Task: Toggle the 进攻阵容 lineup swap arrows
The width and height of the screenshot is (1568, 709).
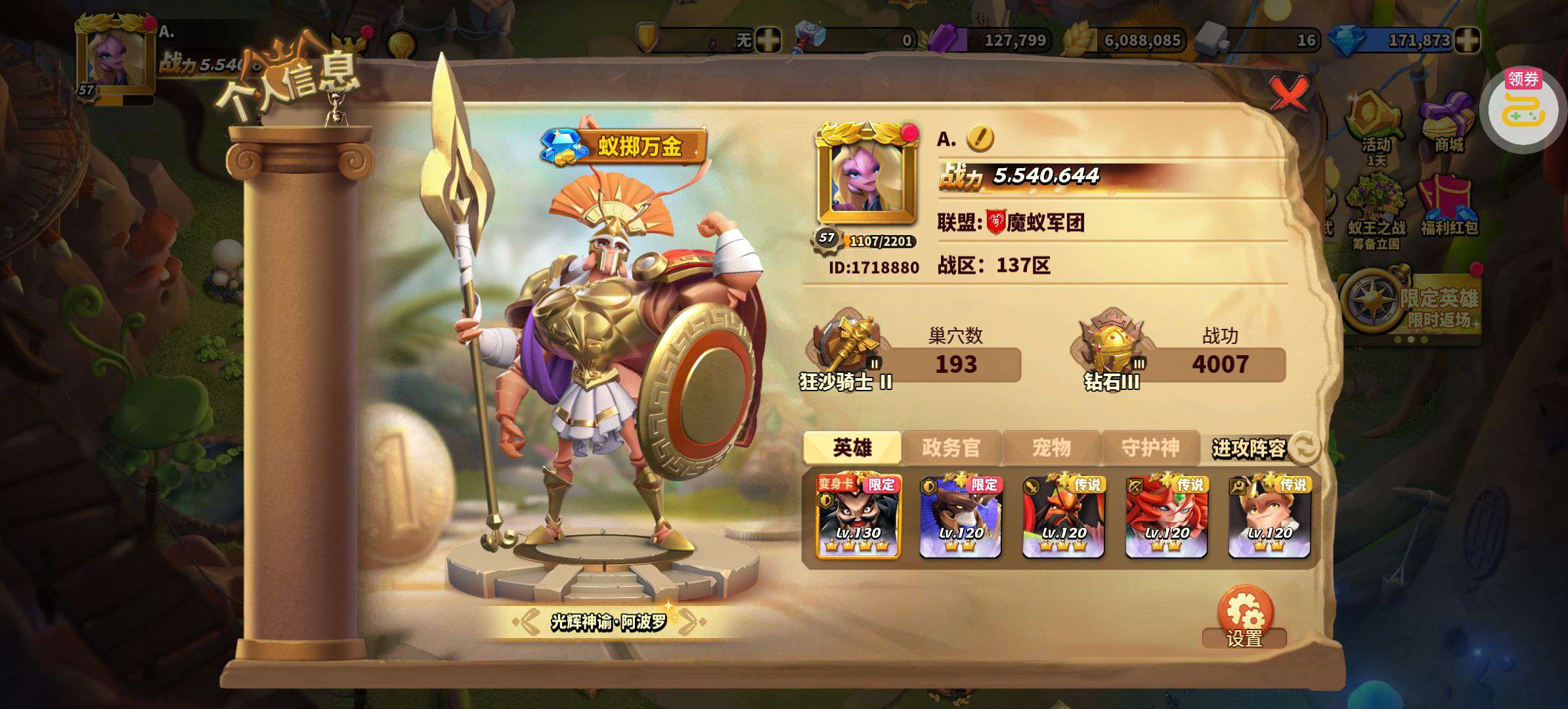Action: pos(1304,448)
